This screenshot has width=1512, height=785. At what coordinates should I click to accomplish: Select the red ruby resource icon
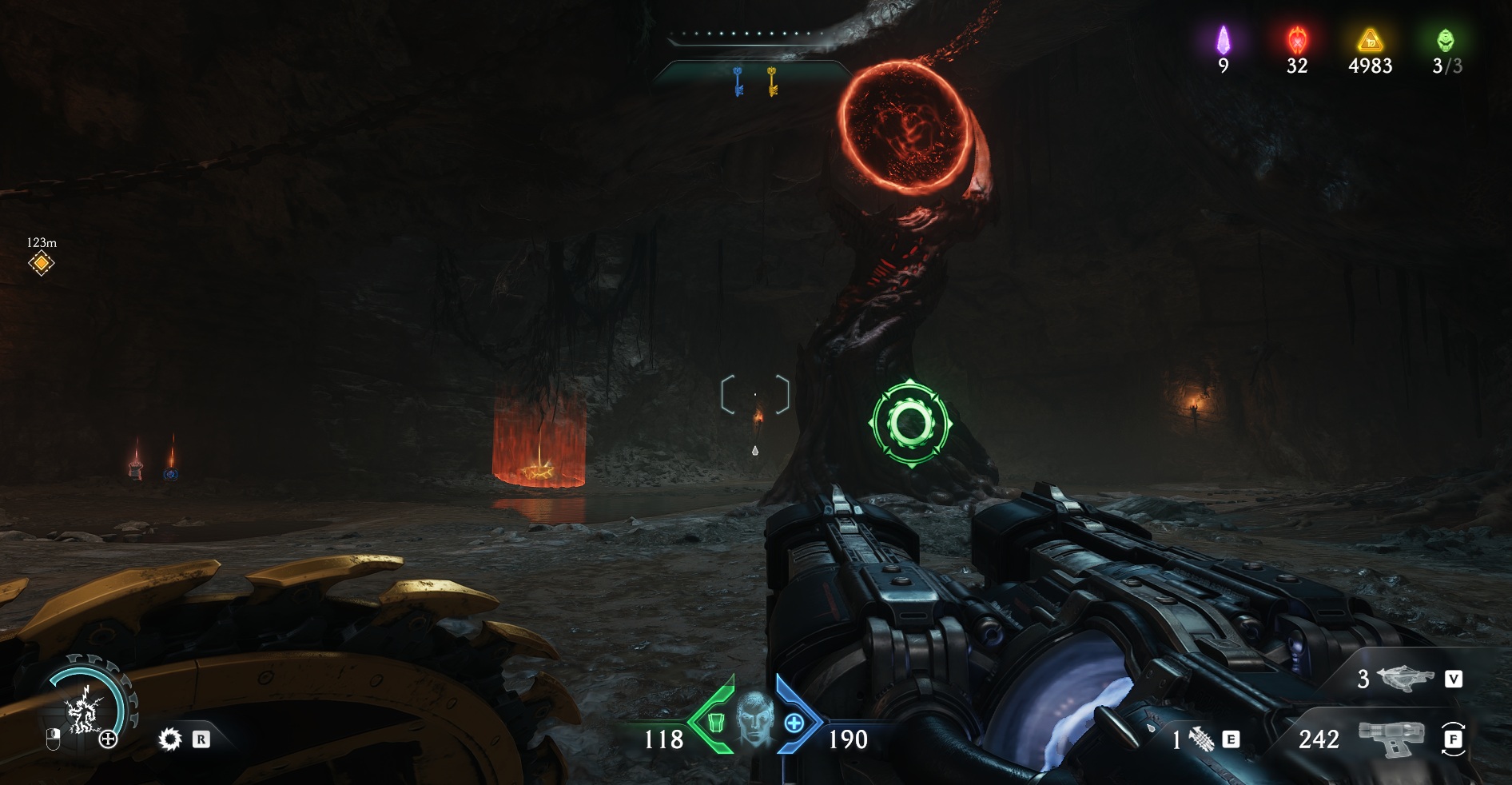click(x=1296, y=40)
